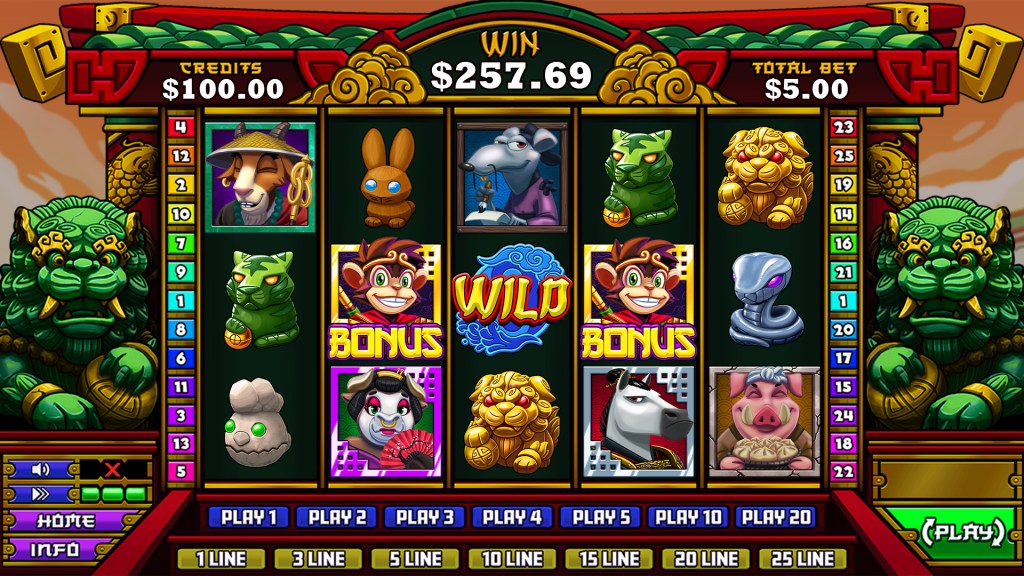The width and height of the screenshot is (1024, 576).
Task: Change spin speed with the fast-forward button
Action: 41,494
